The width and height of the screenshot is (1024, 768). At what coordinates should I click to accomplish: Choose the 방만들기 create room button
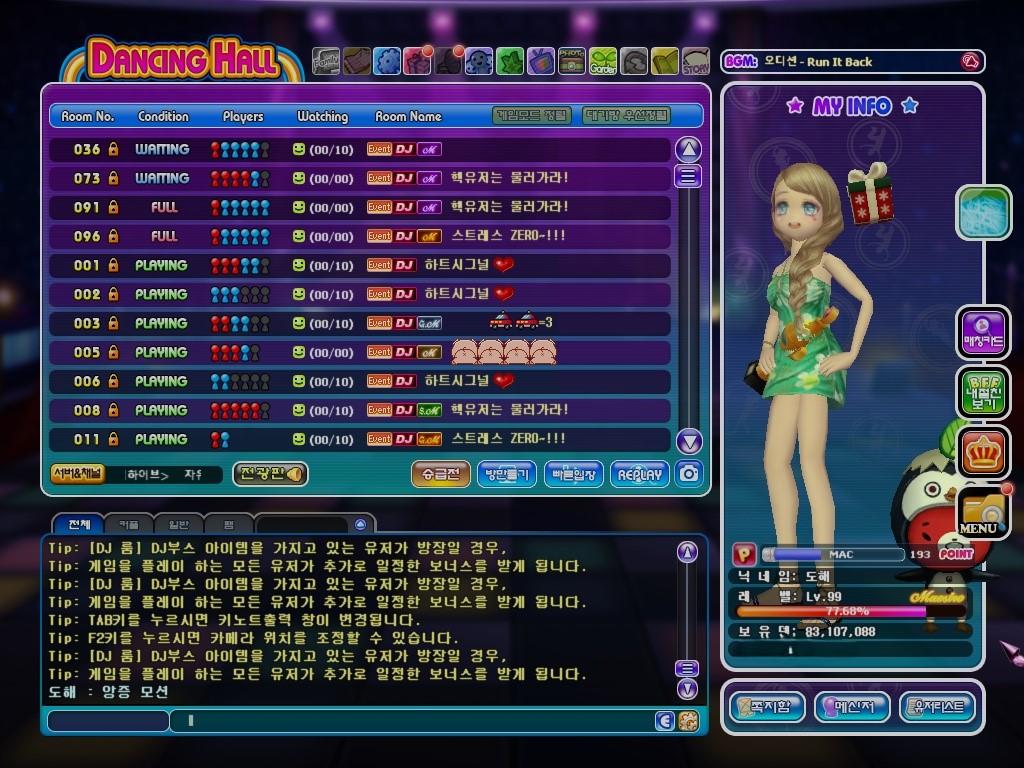pyautogui.click(x=506, y=474)
